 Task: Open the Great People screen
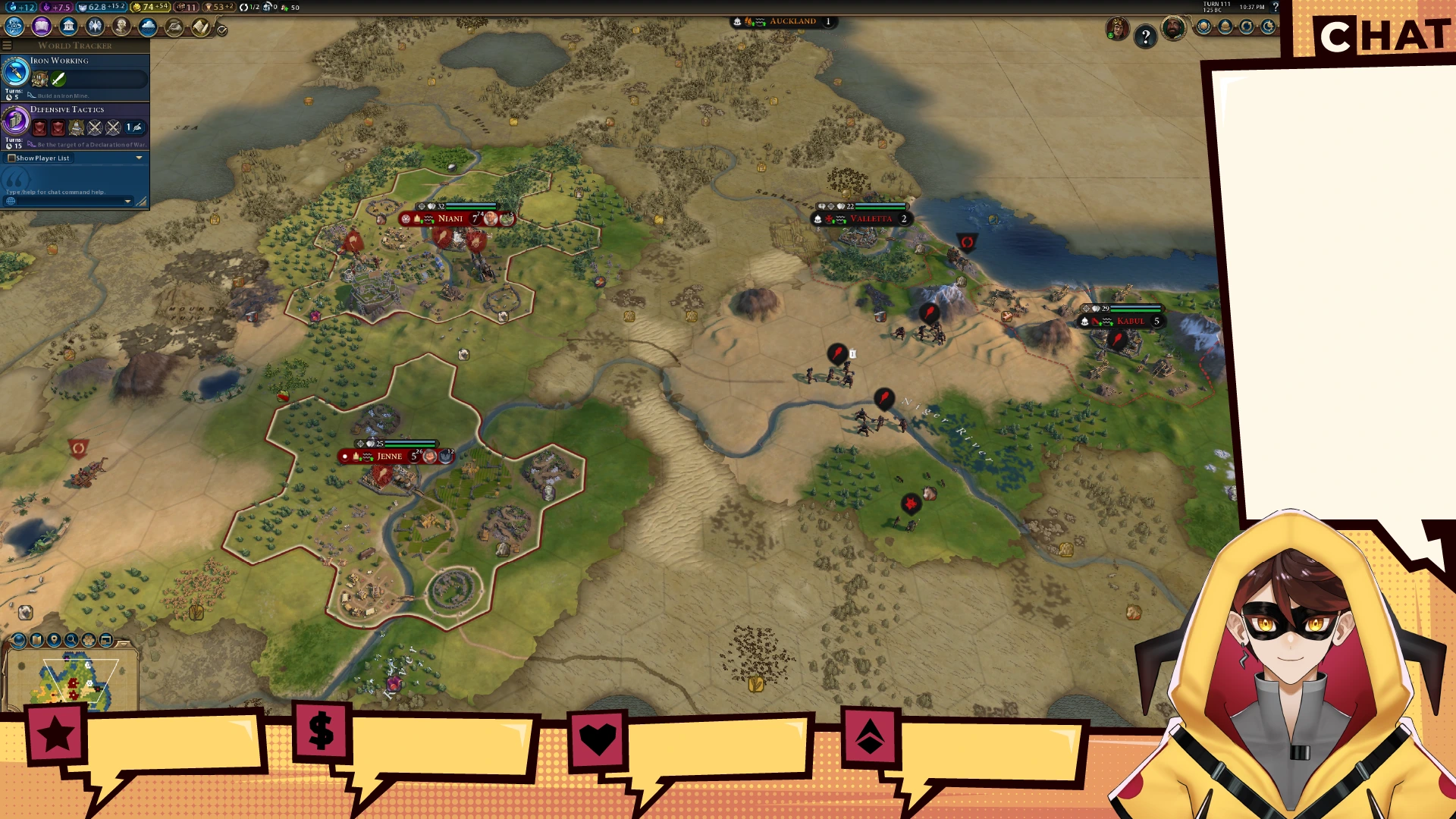point(121,27)
